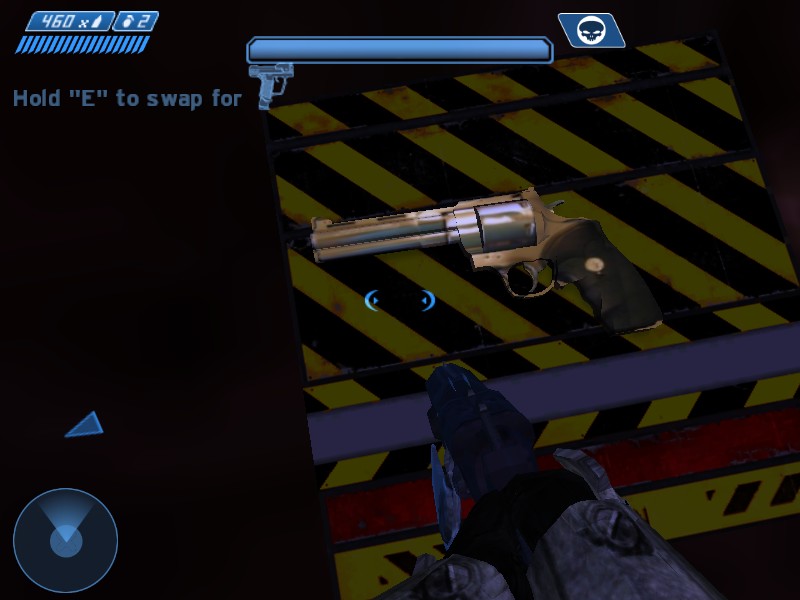Select the grenade count indicator

click(136, 21)
